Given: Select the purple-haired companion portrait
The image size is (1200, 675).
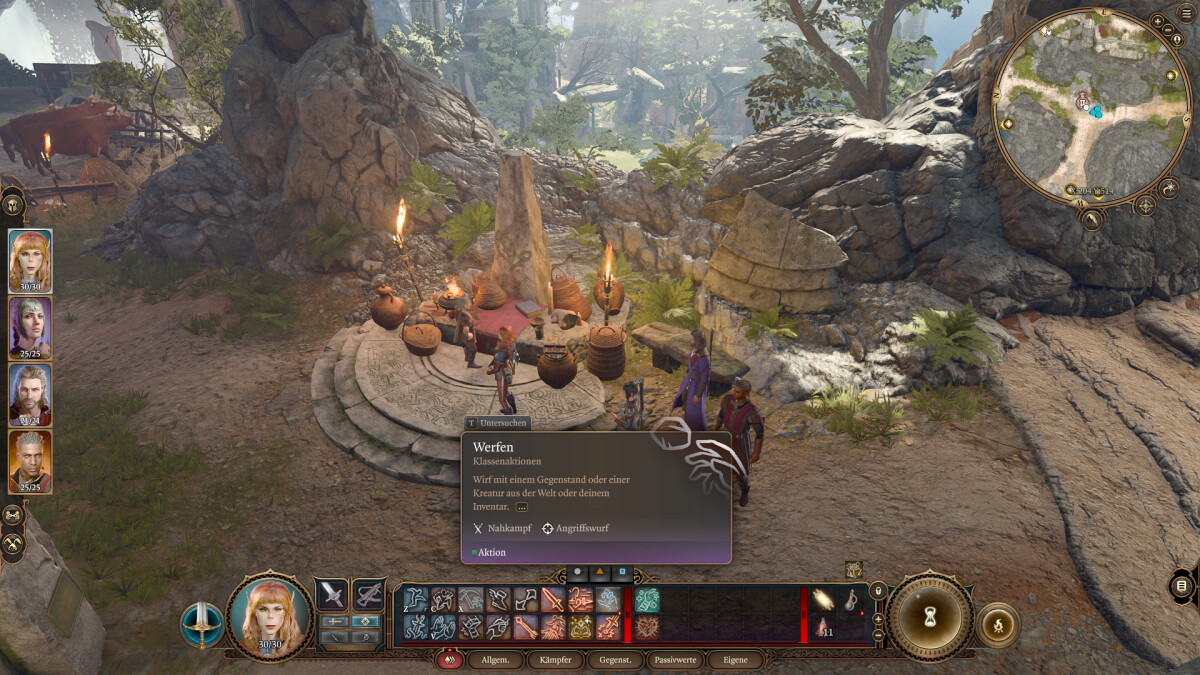Looking at the screenshot, I should click(x=30, y=327).
